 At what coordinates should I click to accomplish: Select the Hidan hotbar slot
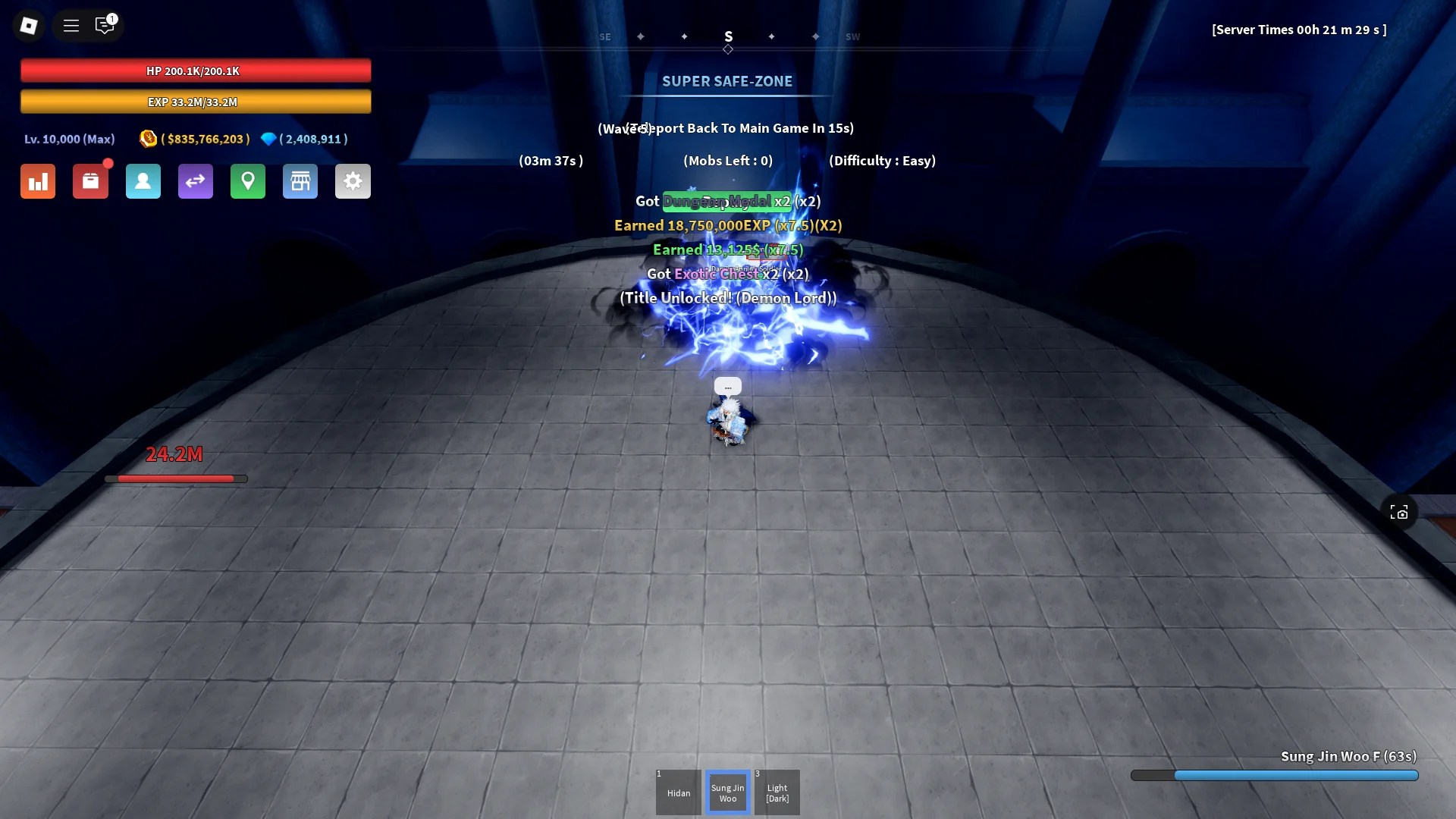(x=678, y=792)
